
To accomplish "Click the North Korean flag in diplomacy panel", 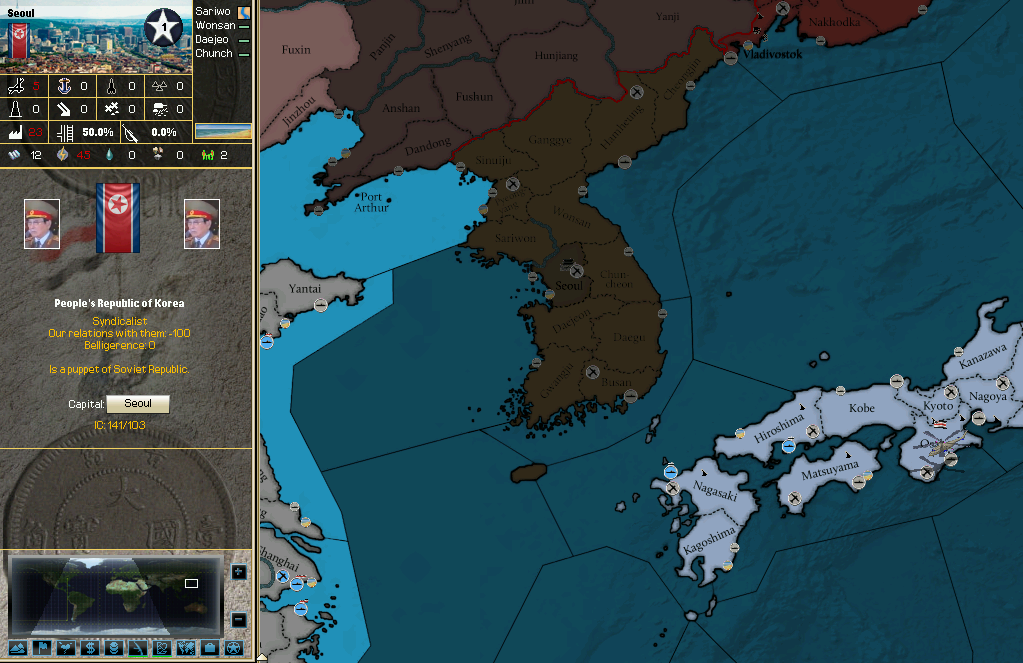I will pyautogui.click(x=118, y=217).
